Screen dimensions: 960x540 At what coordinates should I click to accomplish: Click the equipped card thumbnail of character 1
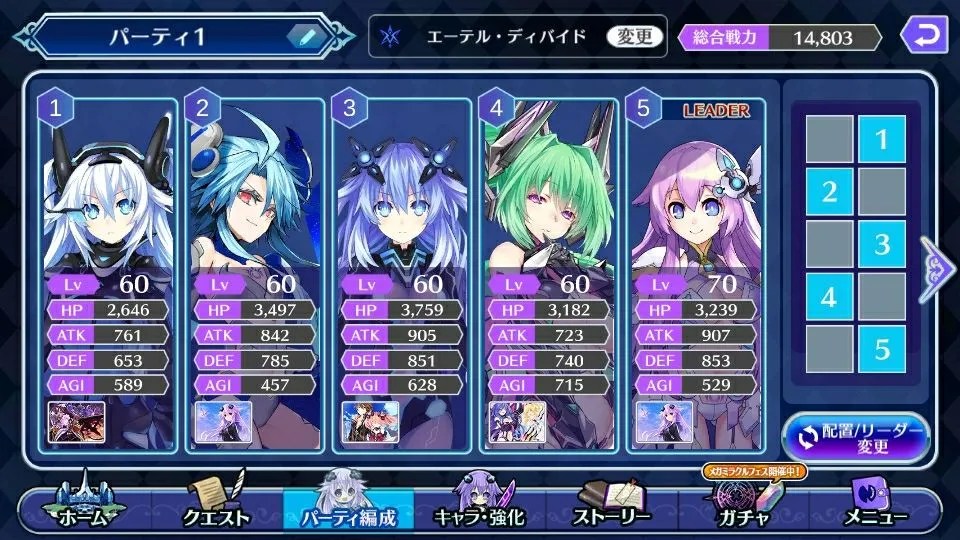pos(71,422)
